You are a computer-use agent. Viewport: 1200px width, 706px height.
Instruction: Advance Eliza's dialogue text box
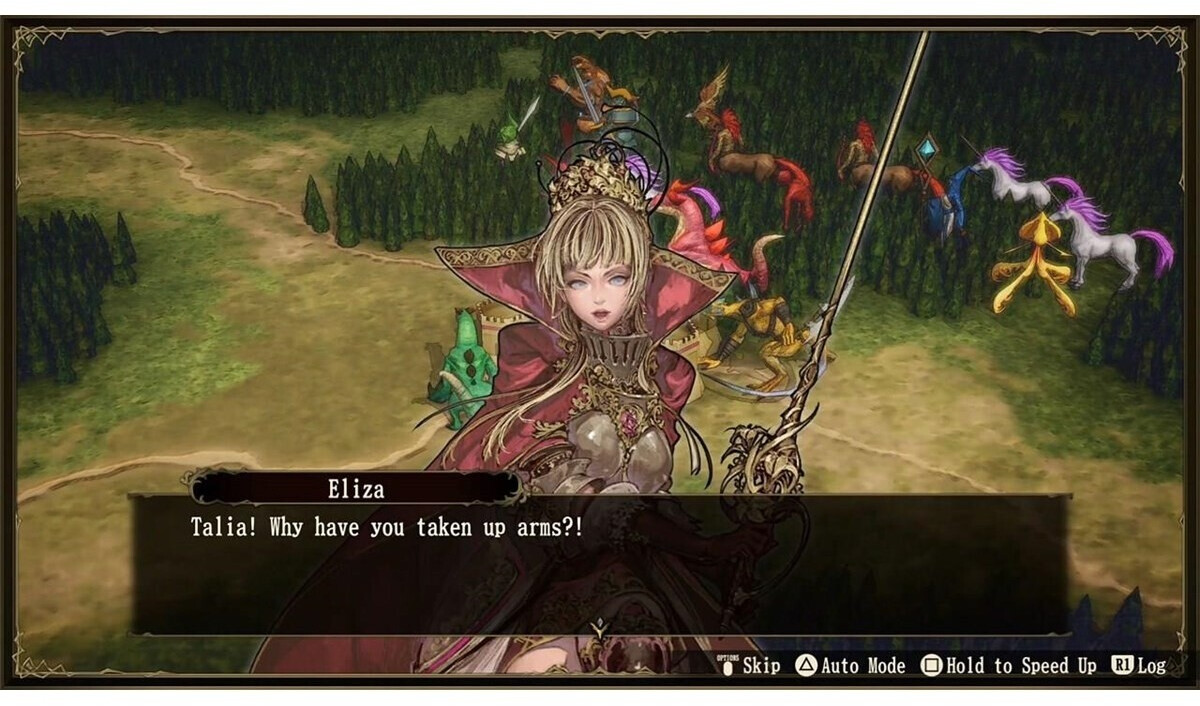click(x=600, y=565)
